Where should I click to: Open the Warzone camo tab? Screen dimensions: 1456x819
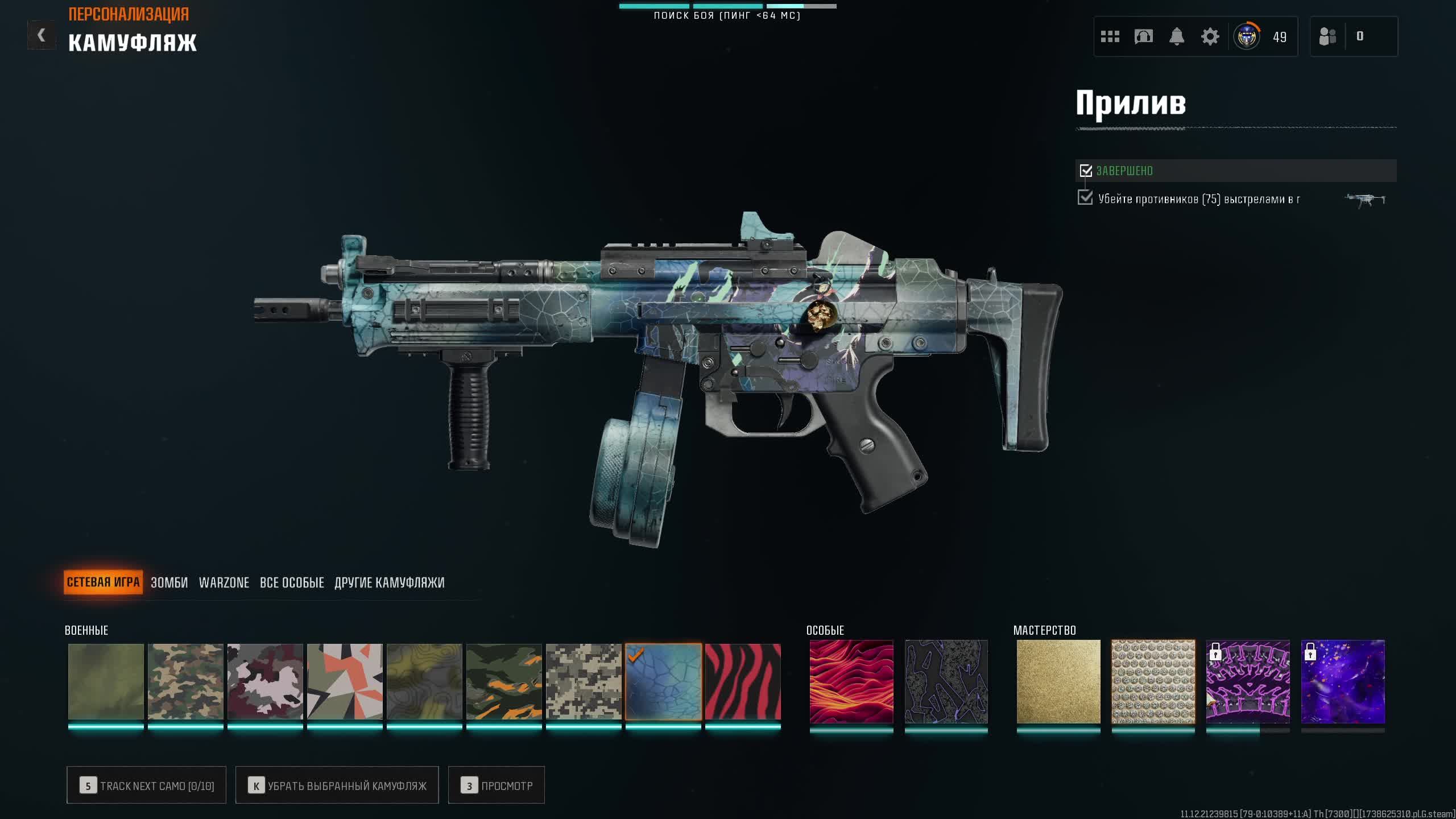224,582
